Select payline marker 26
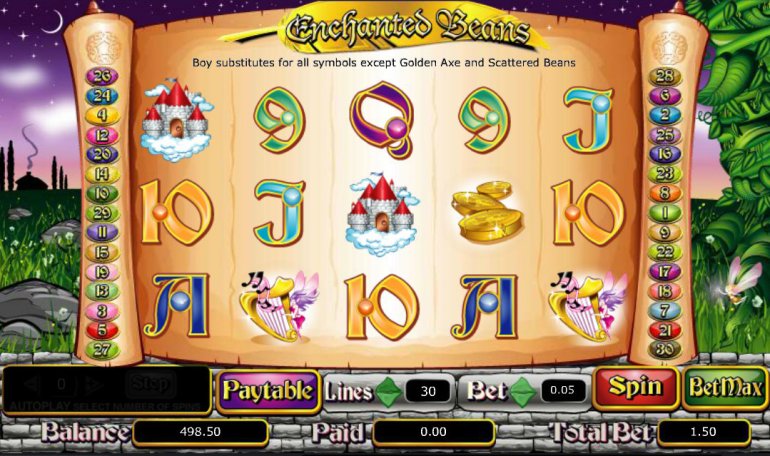 point(103,77)
